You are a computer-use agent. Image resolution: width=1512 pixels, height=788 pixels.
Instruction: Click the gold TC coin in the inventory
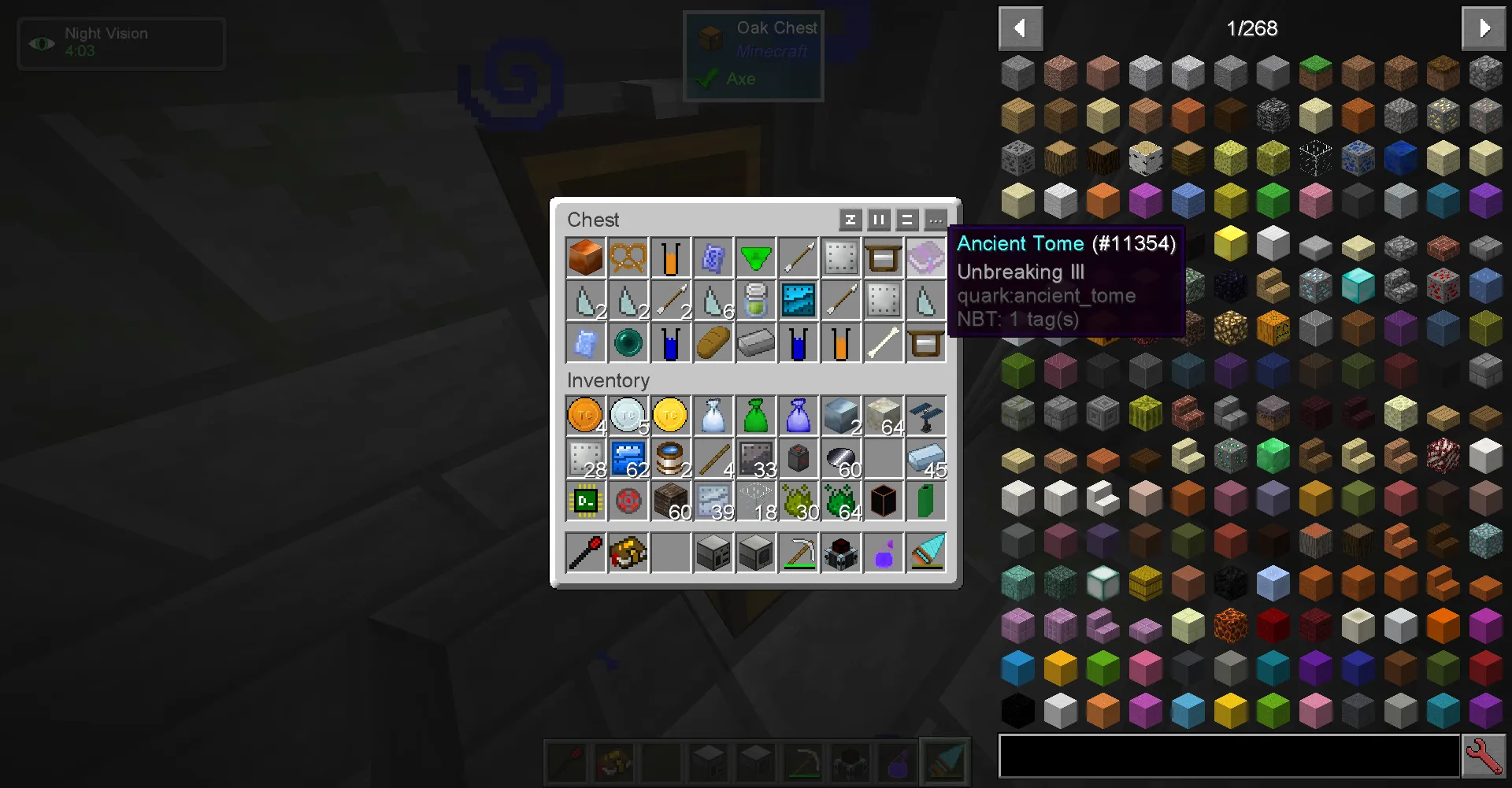pyautogui.click(x=670, y=416)
